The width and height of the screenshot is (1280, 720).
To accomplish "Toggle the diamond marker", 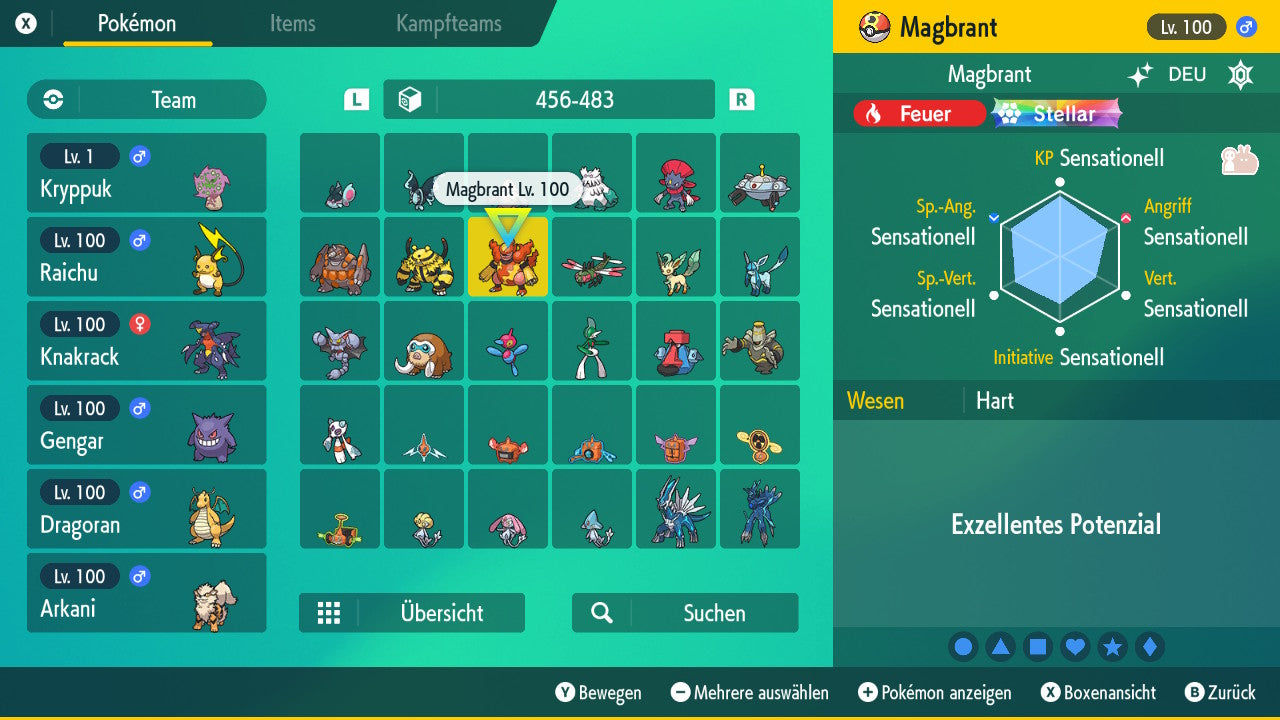I will coord(1149,646).
